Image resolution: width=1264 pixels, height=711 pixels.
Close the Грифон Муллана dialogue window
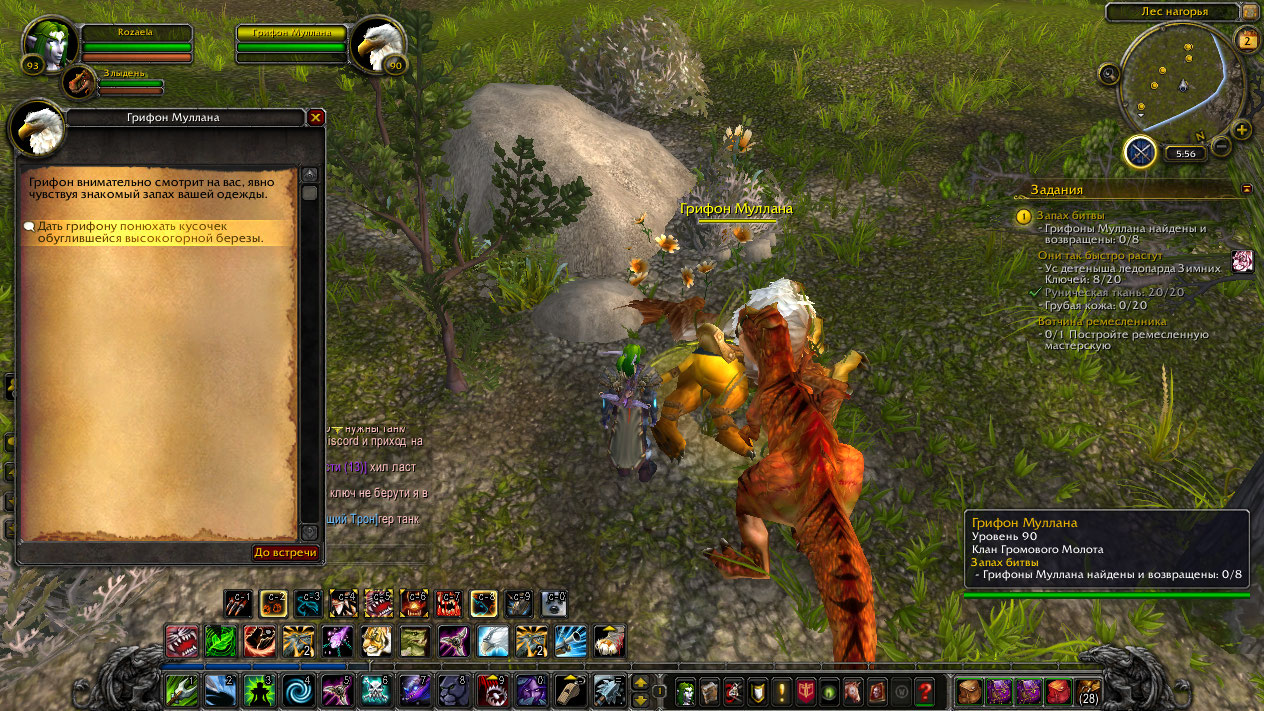point(316,118)
